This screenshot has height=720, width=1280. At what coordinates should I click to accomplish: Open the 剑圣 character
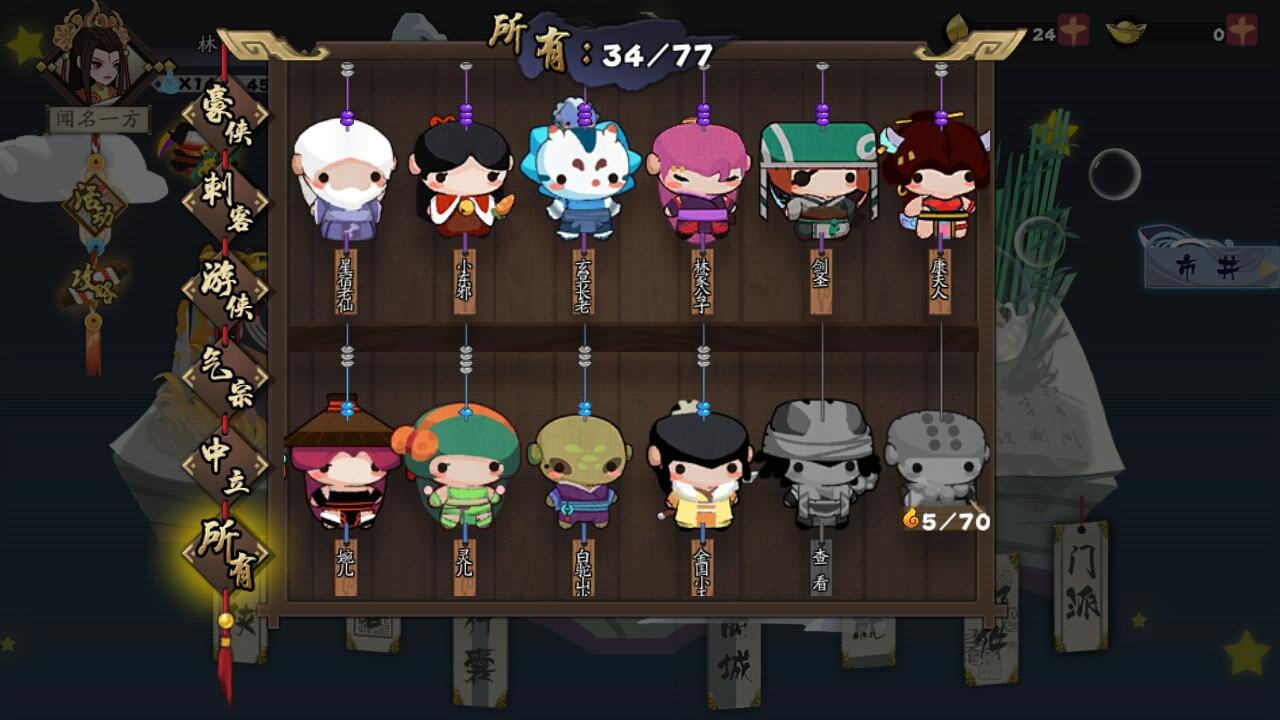pyautogui.click(x=818, y=180)
